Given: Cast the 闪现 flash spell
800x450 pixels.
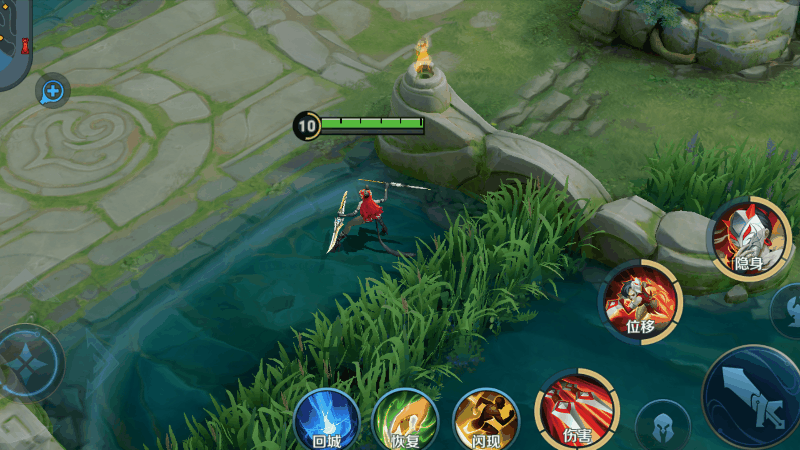Looking at the screenshot, I should (486, 420).
